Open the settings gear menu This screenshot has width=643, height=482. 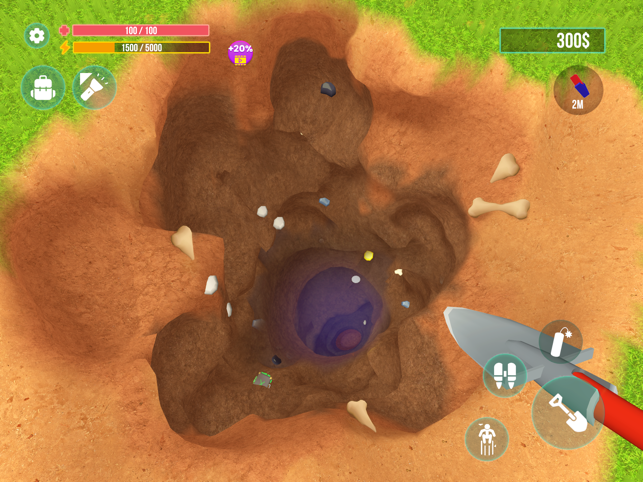37,36
